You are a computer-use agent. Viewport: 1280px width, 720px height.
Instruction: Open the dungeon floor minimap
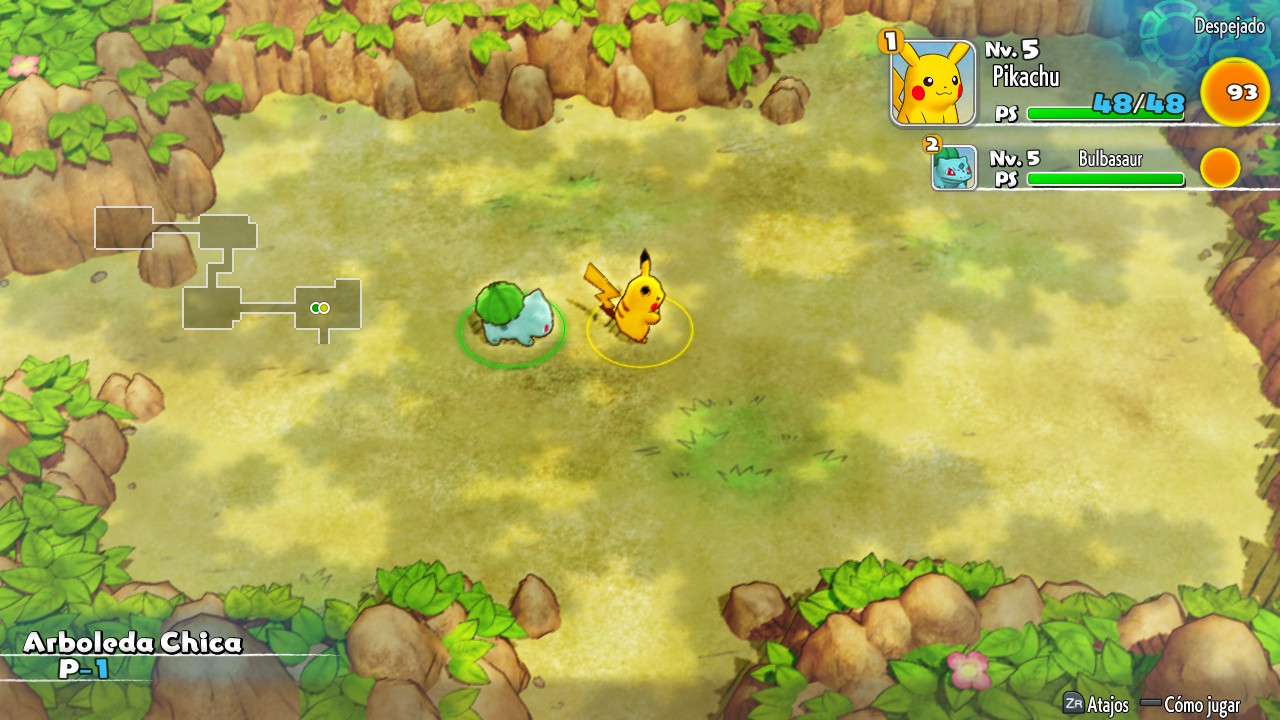pyautogui.click(x=228, y=270)
